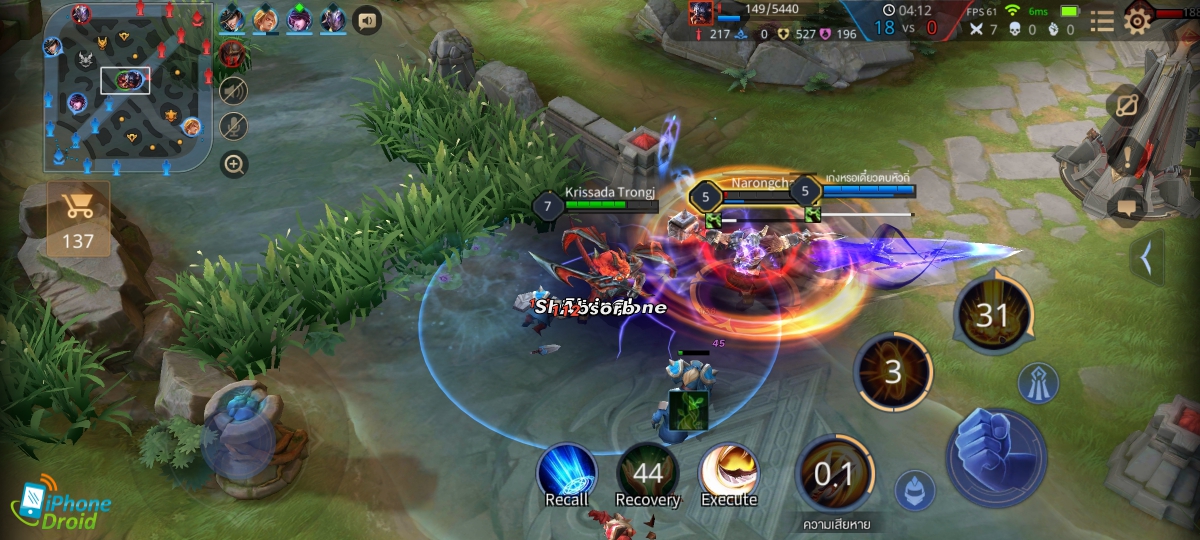Activate the Execute talent
Viewport: 1200px width, 540px height.
[728, 472]
